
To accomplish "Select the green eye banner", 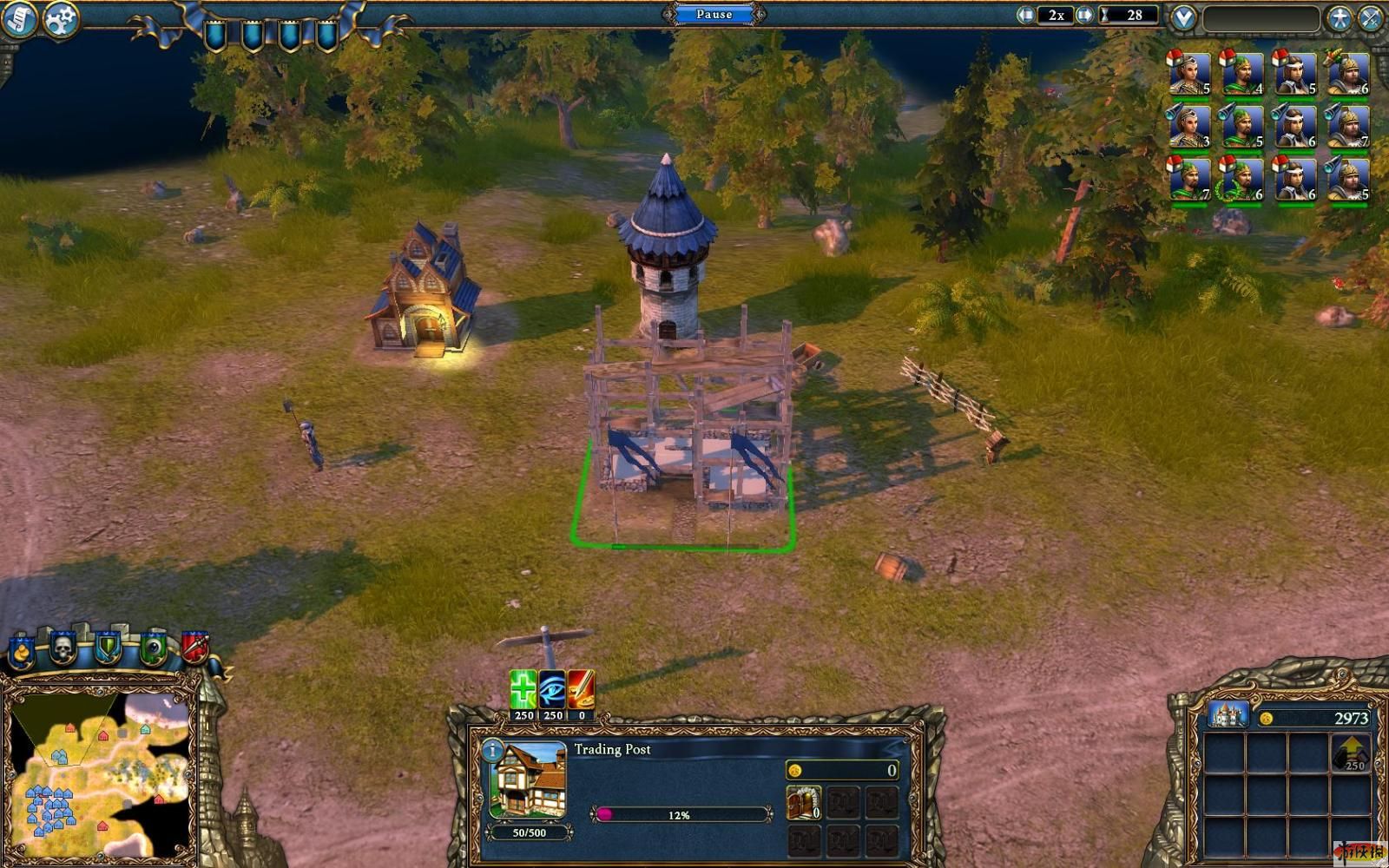I will [x=153, y=648].
